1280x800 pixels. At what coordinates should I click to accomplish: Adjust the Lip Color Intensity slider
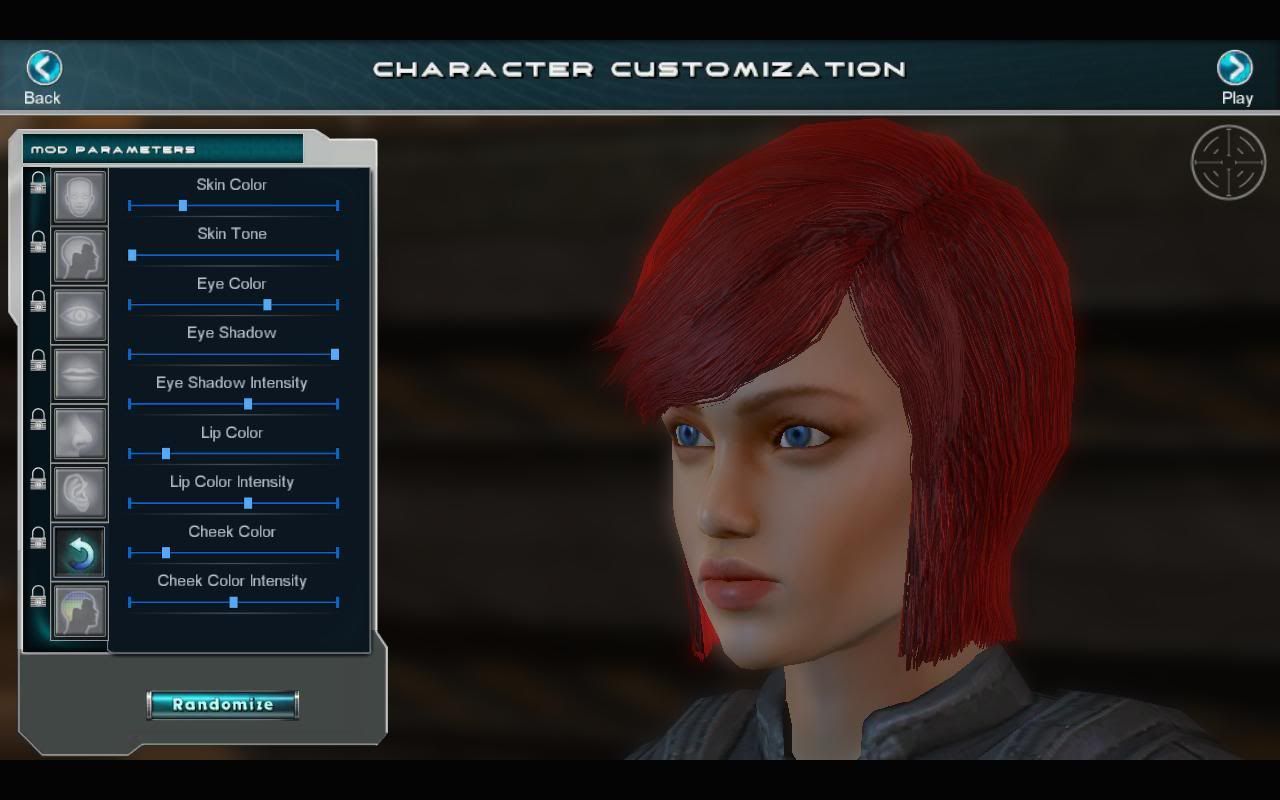click(x=248, y=503)
